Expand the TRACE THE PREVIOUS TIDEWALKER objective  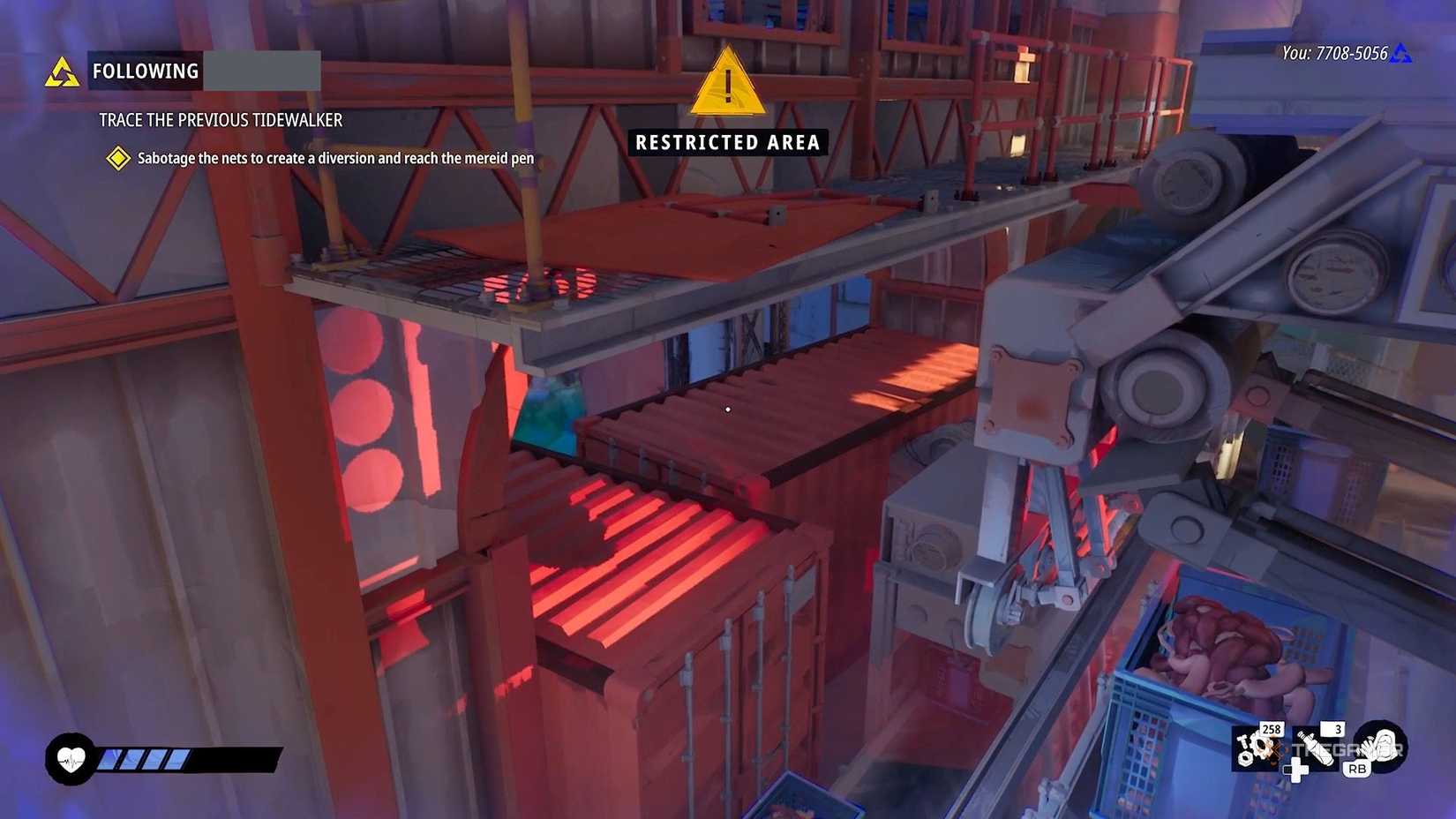coord(221,120)
